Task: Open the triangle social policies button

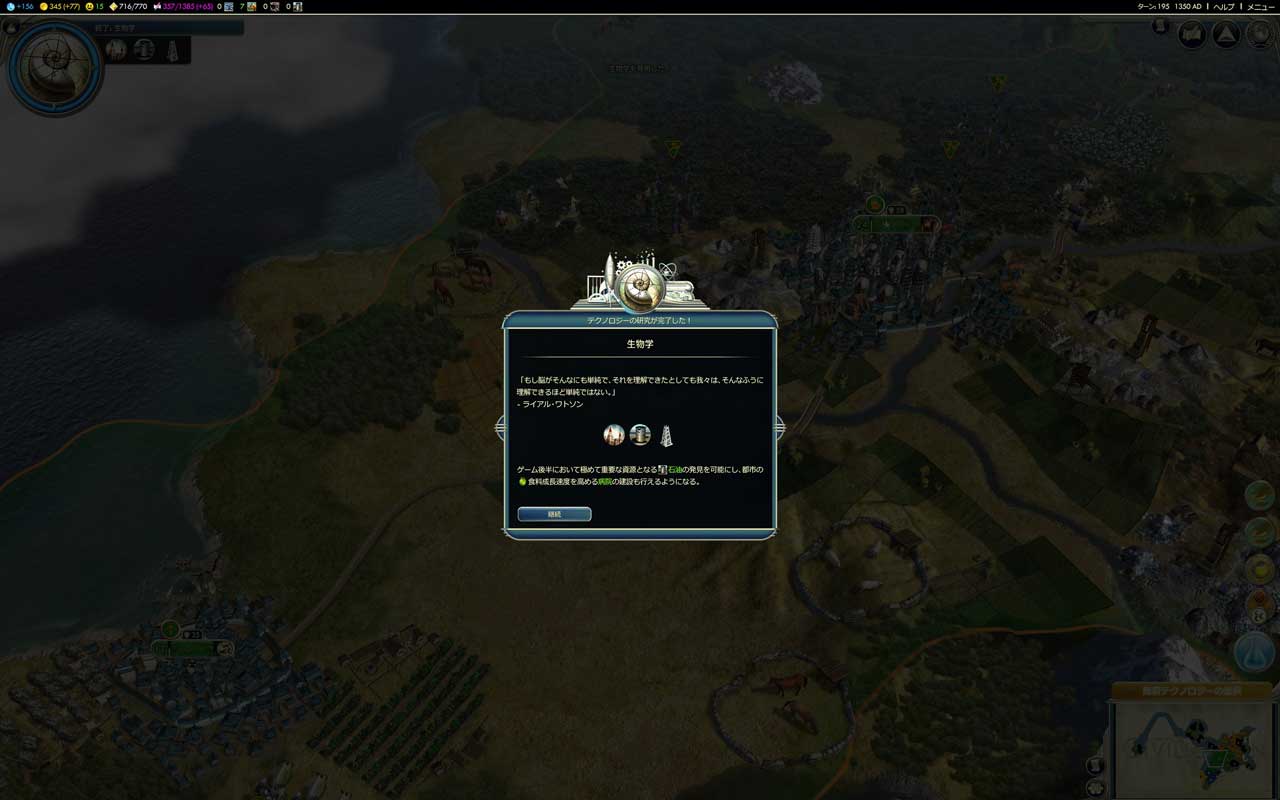Action: click(x=1226, y=35)
